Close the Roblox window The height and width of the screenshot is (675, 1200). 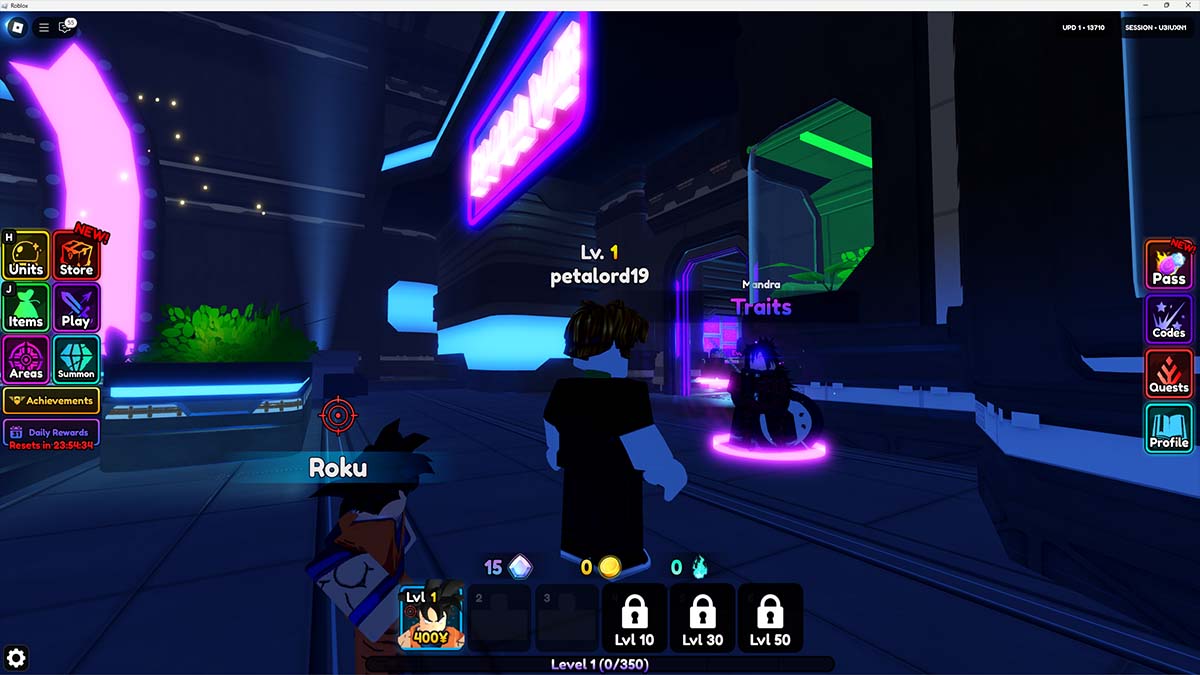[1188, 5]
